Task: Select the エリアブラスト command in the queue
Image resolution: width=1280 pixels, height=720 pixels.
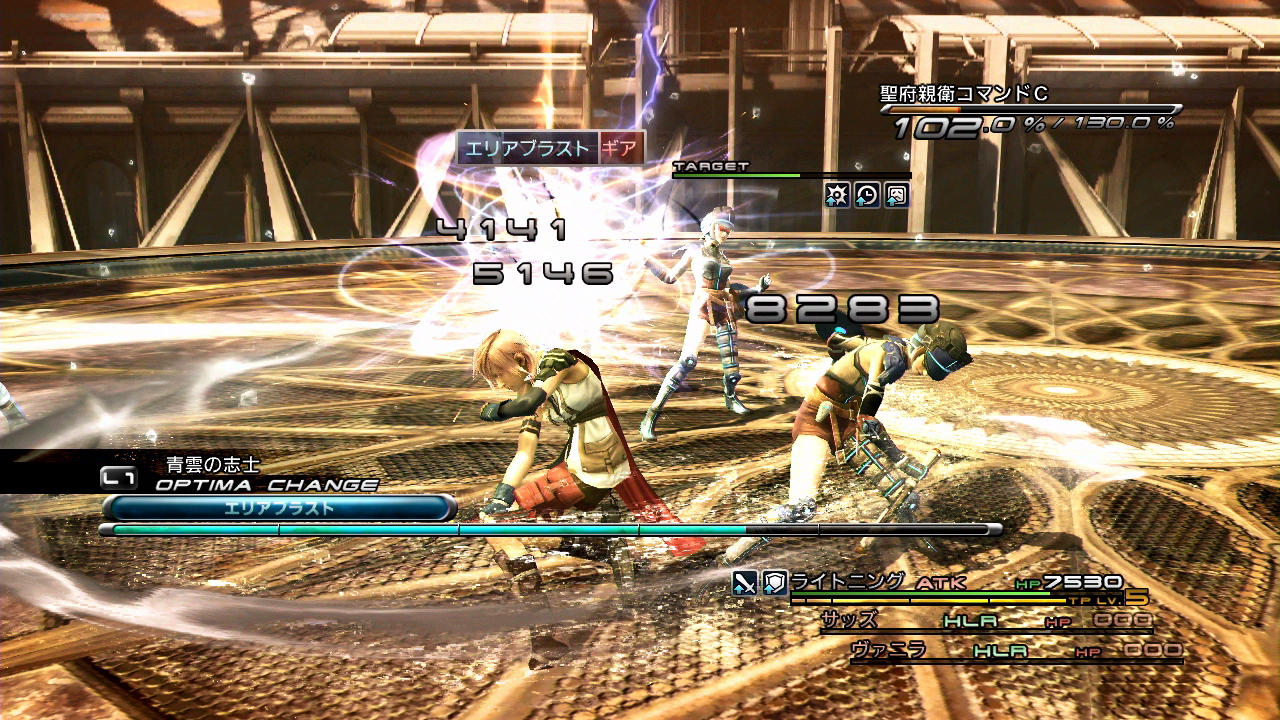Action: tap(279, 508)
